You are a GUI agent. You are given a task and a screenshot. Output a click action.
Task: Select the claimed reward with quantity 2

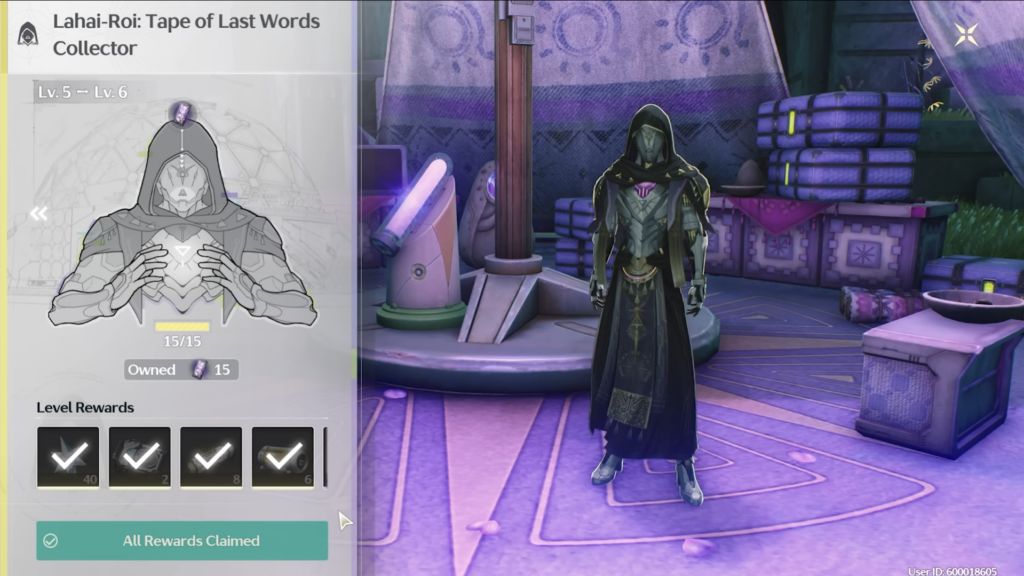(x=140, y=458)
